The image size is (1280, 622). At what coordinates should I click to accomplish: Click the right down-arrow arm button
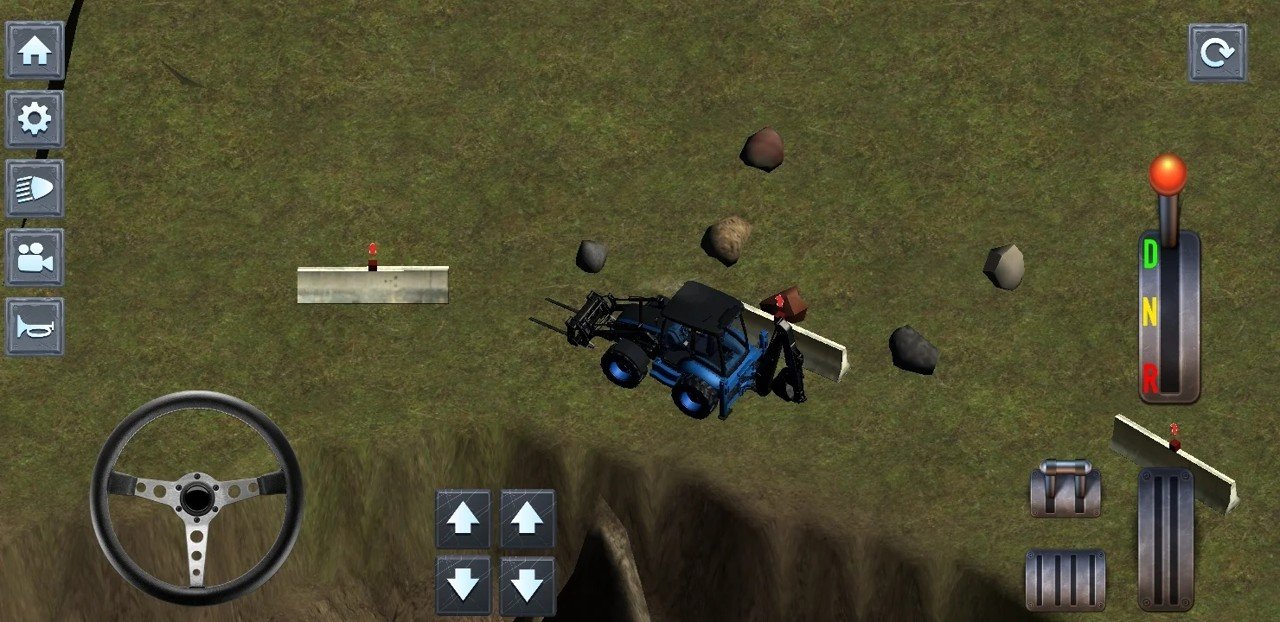tap(528, 585)
